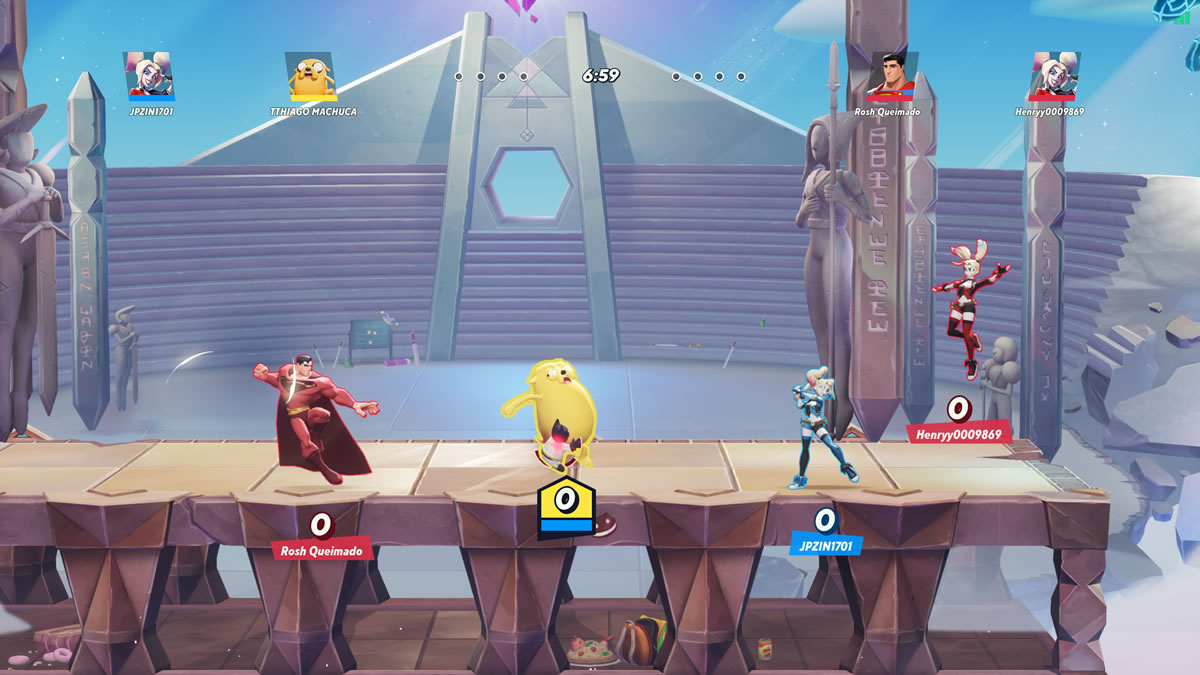Select JPZIN1701's Harley Quinn portrait

click(150, 76)
